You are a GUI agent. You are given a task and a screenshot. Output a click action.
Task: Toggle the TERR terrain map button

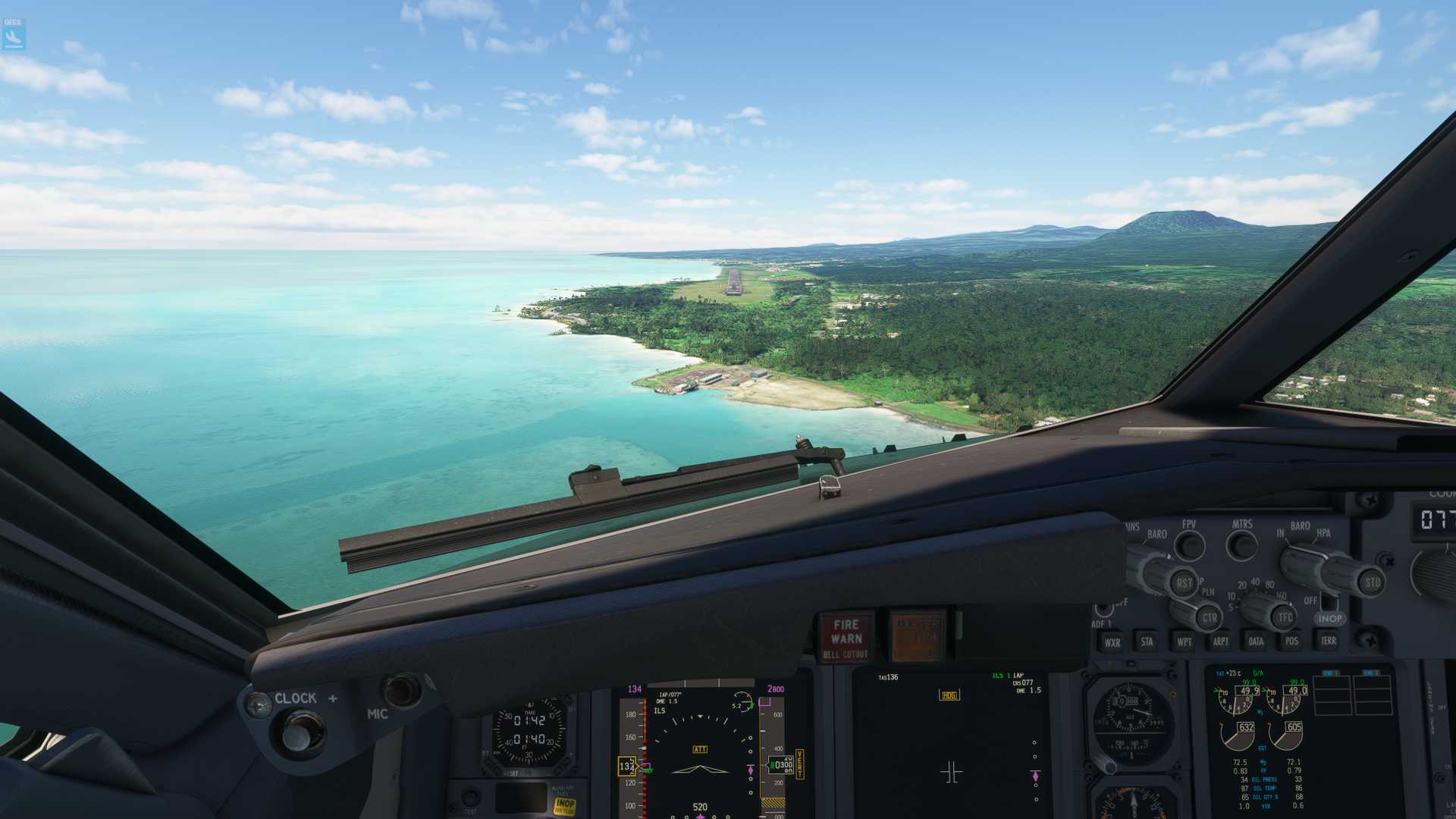[1328, 641]
